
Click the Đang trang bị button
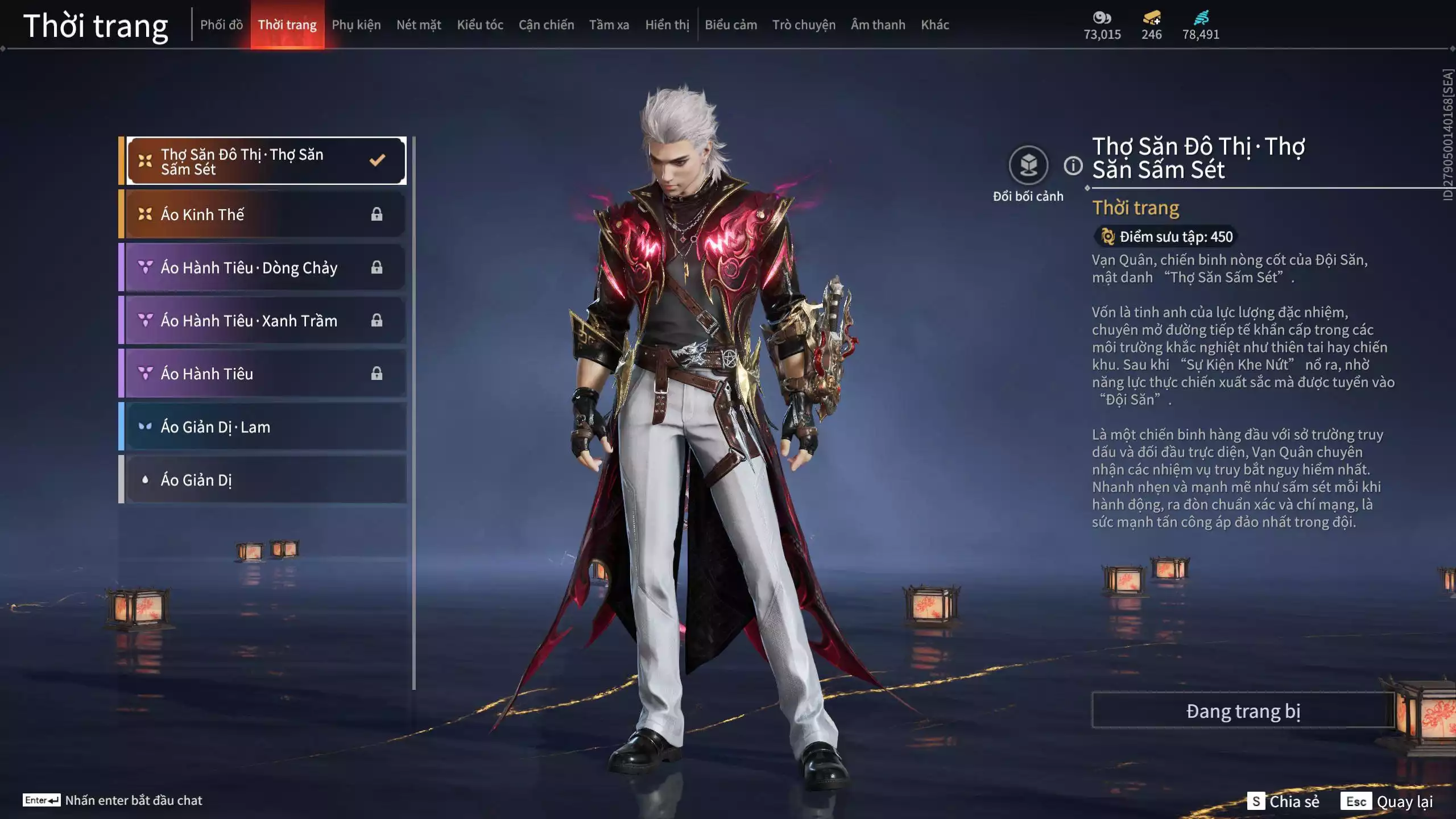pos(1243,711)
